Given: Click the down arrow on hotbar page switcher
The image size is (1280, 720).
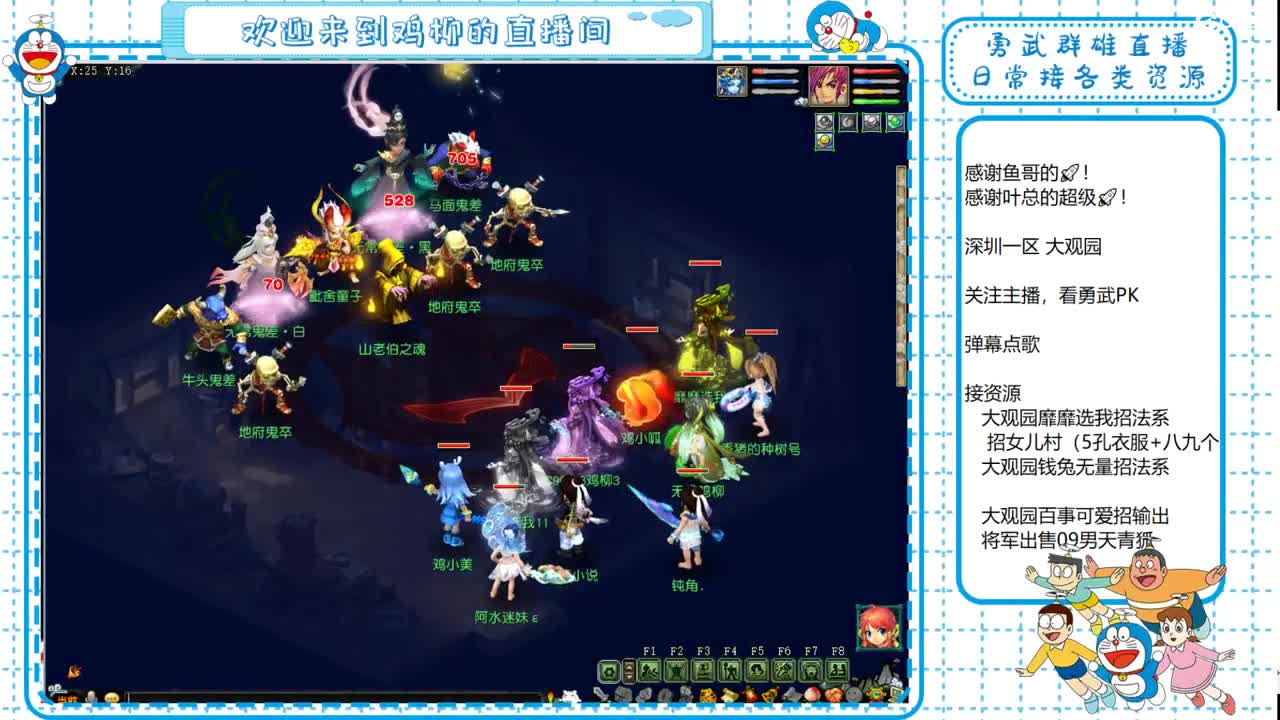Looking at the screenshot, I should point(628,677).
